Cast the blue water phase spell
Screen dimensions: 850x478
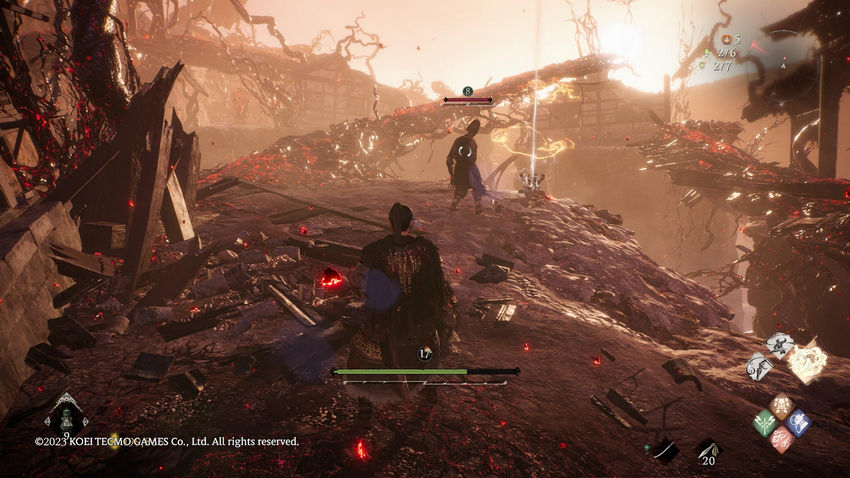tap(798, 422)
